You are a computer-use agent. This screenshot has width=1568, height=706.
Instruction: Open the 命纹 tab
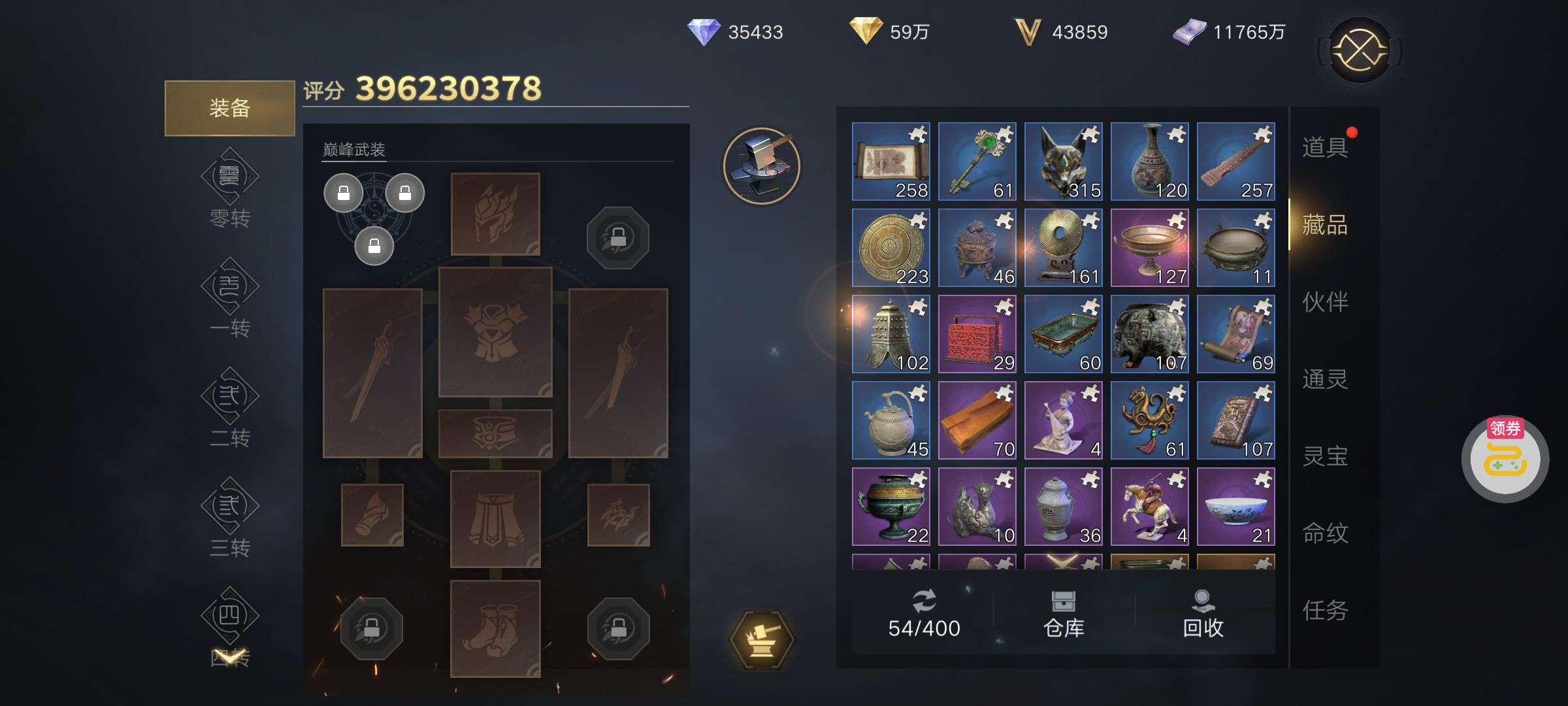pyautogui.click(x=1325, y=533)
